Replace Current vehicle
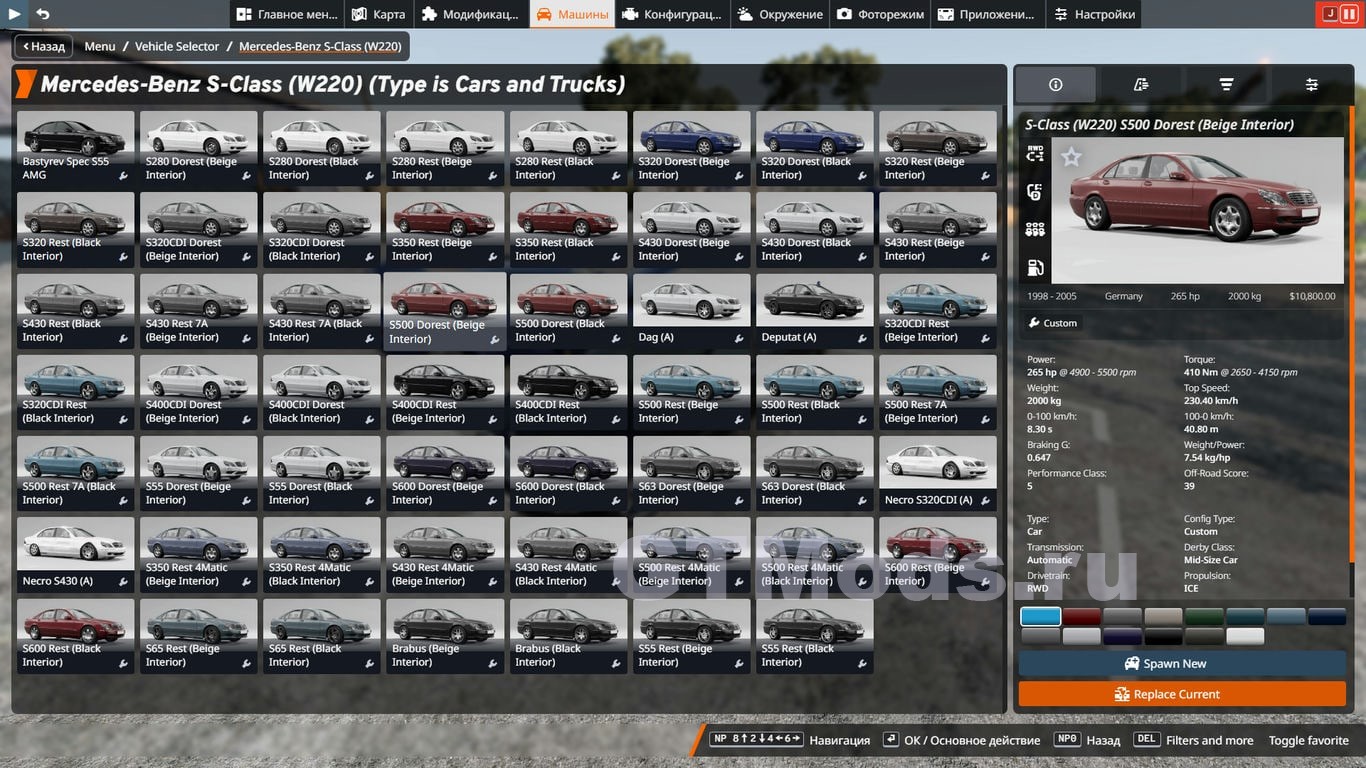The width and height of the screenshot is (1366, 768). click(1182, 694)
